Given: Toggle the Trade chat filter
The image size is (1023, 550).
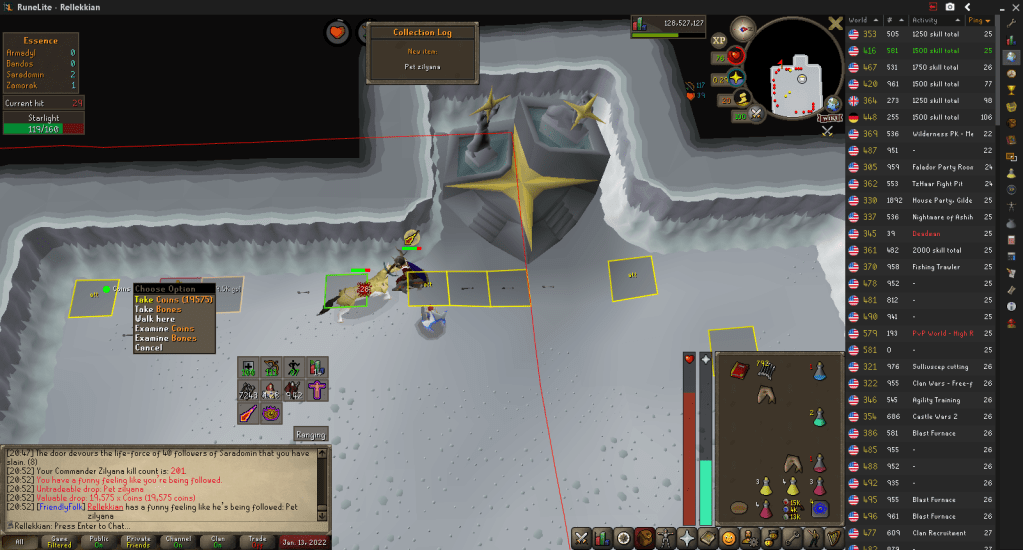Looking at the screenshot, I should 258,541.
